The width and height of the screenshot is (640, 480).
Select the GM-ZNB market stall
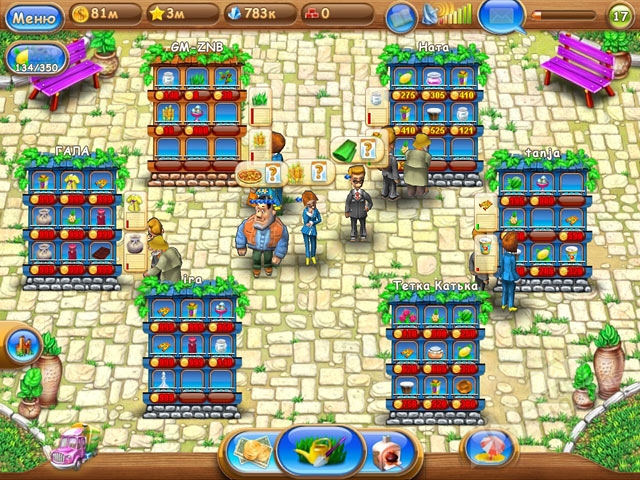click(196, 115)
